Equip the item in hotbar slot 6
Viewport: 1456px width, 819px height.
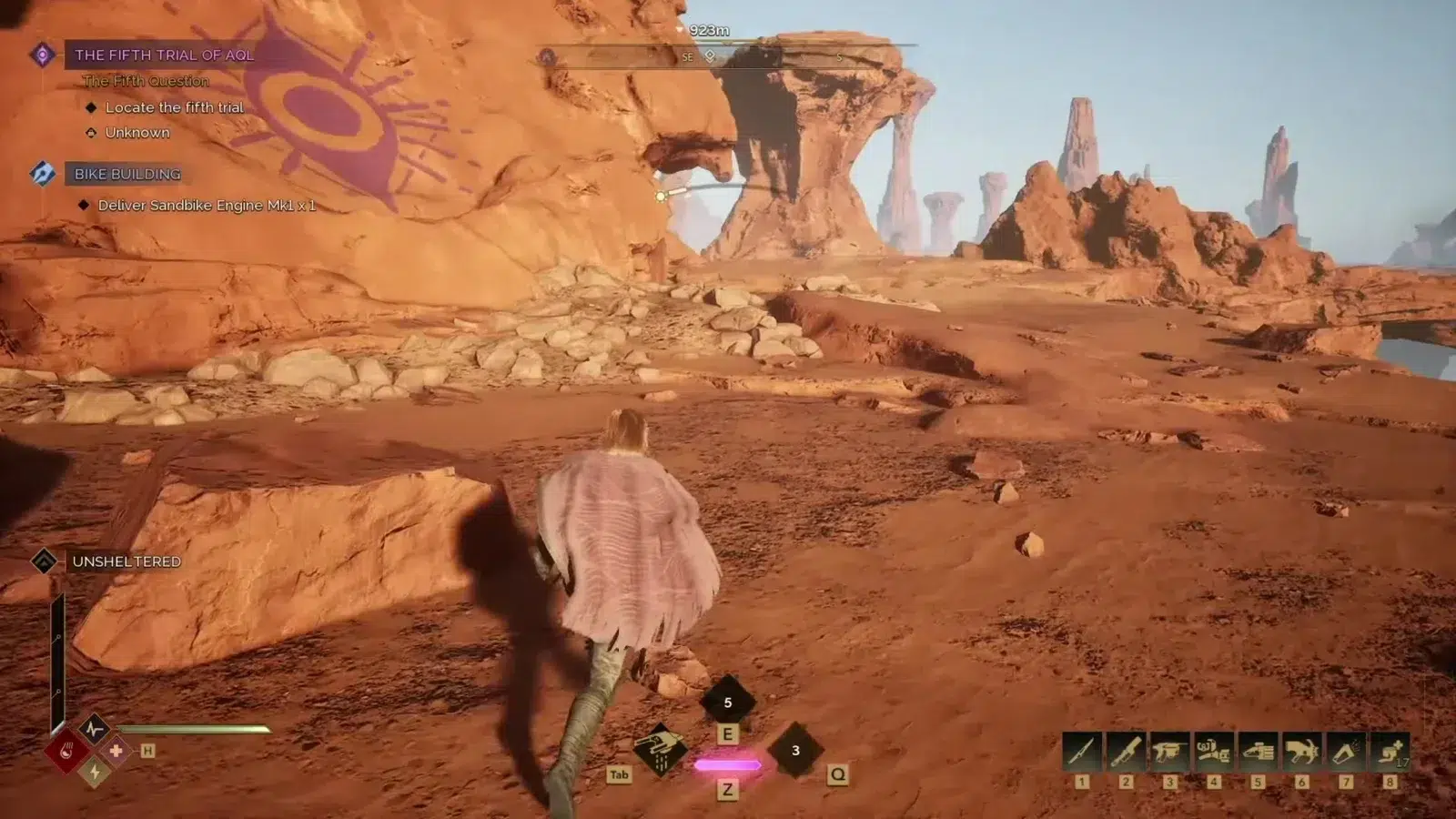point(1302,752)
